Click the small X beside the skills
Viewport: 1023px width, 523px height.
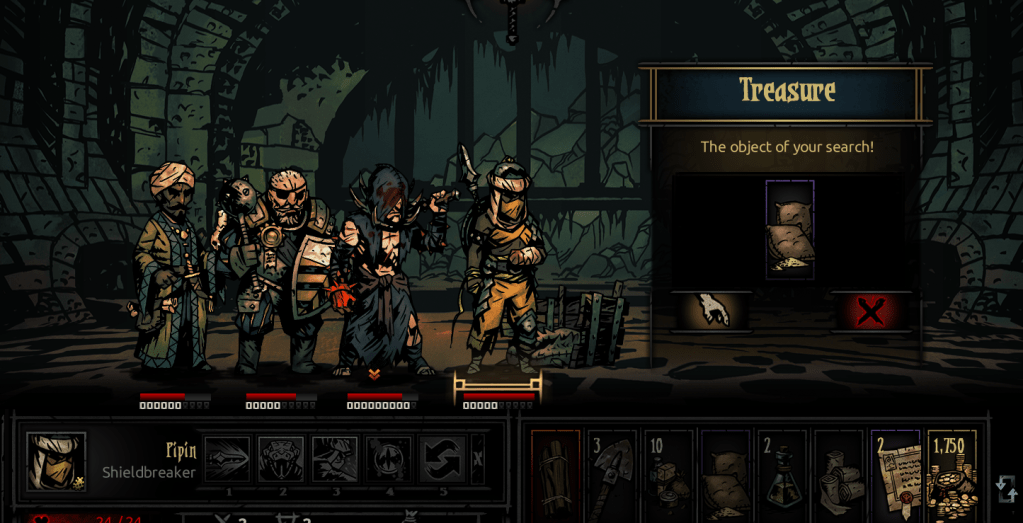point(478,459)
